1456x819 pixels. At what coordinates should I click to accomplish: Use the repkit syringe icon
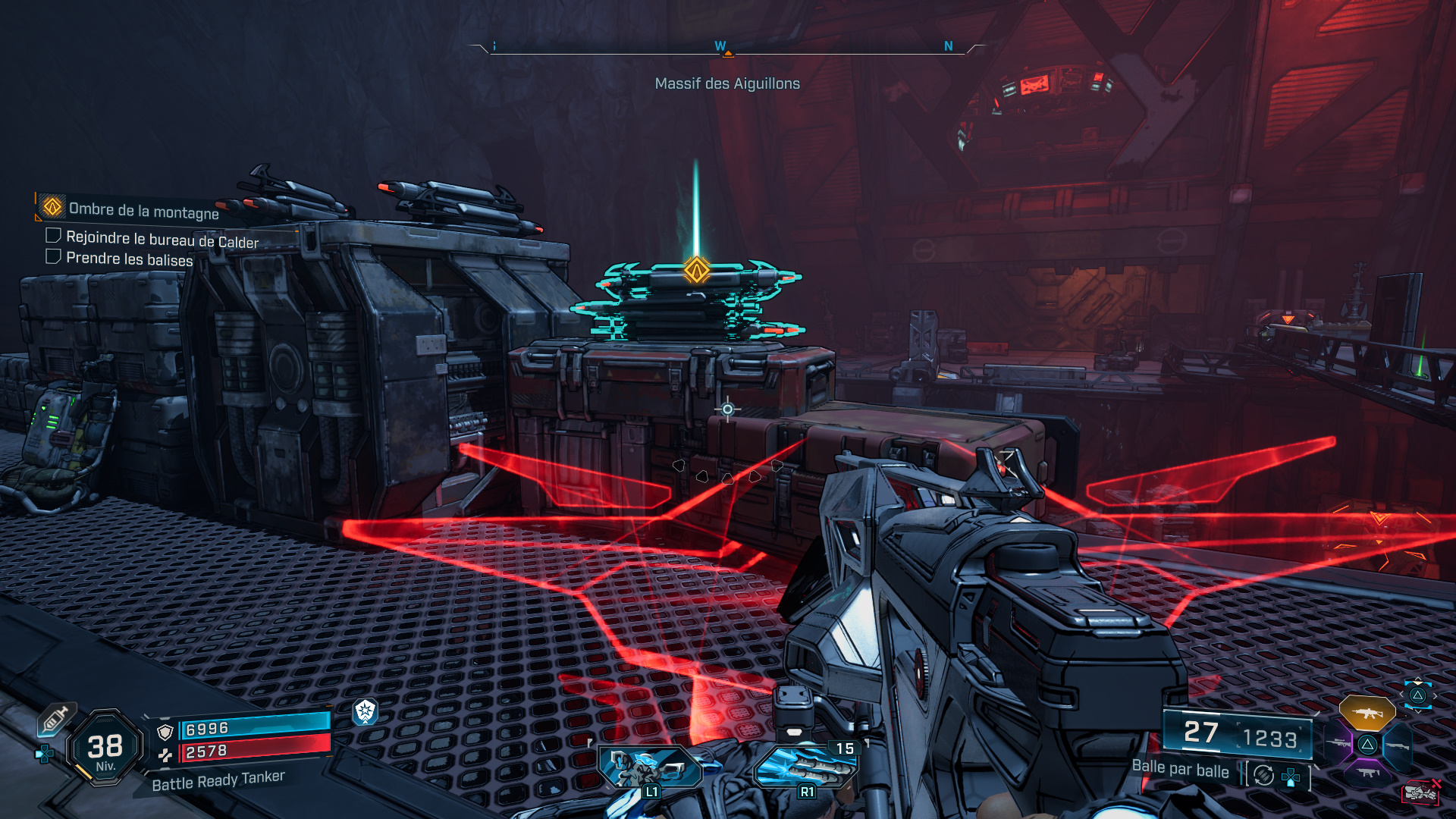55,718
